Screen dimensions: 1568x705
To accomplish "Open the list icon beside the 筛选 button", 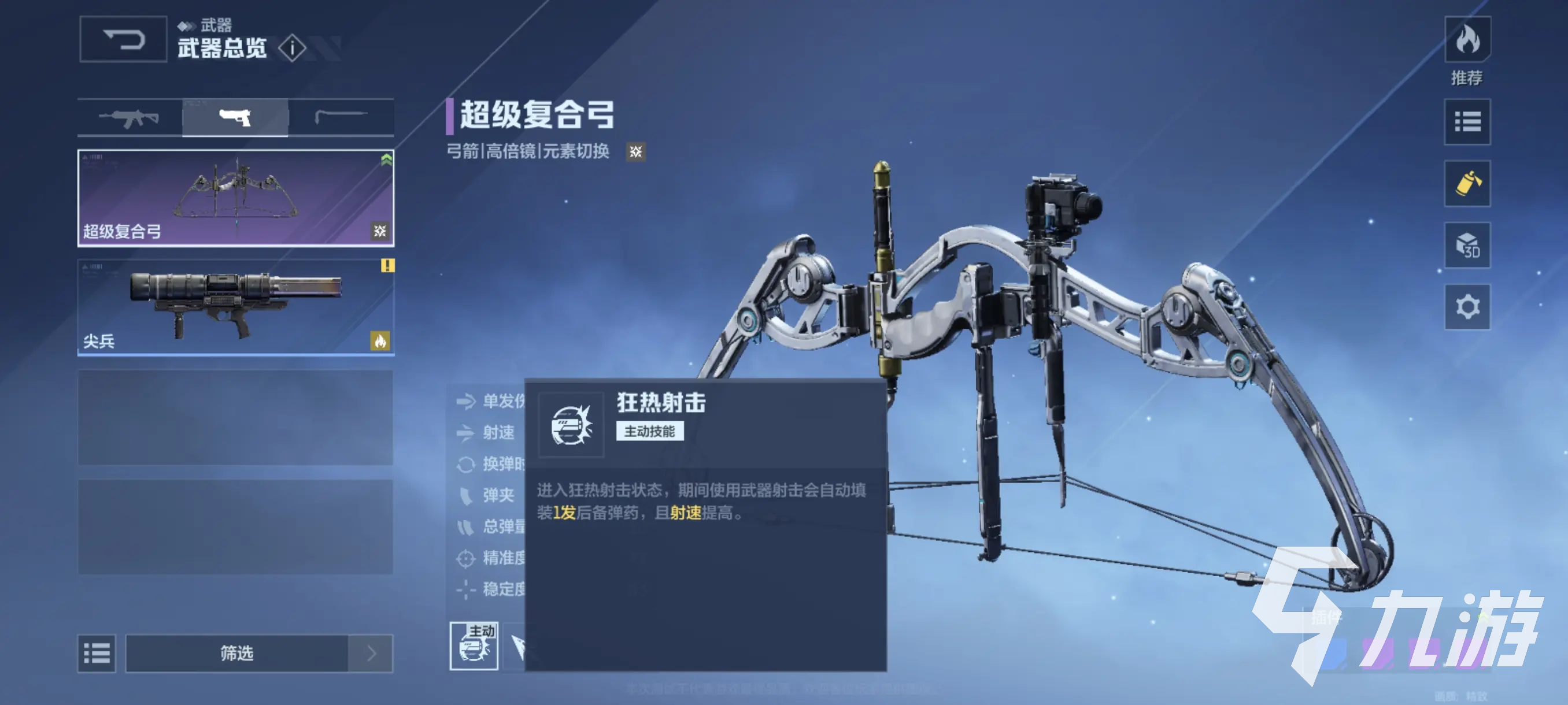I will [x=96, y=654].
